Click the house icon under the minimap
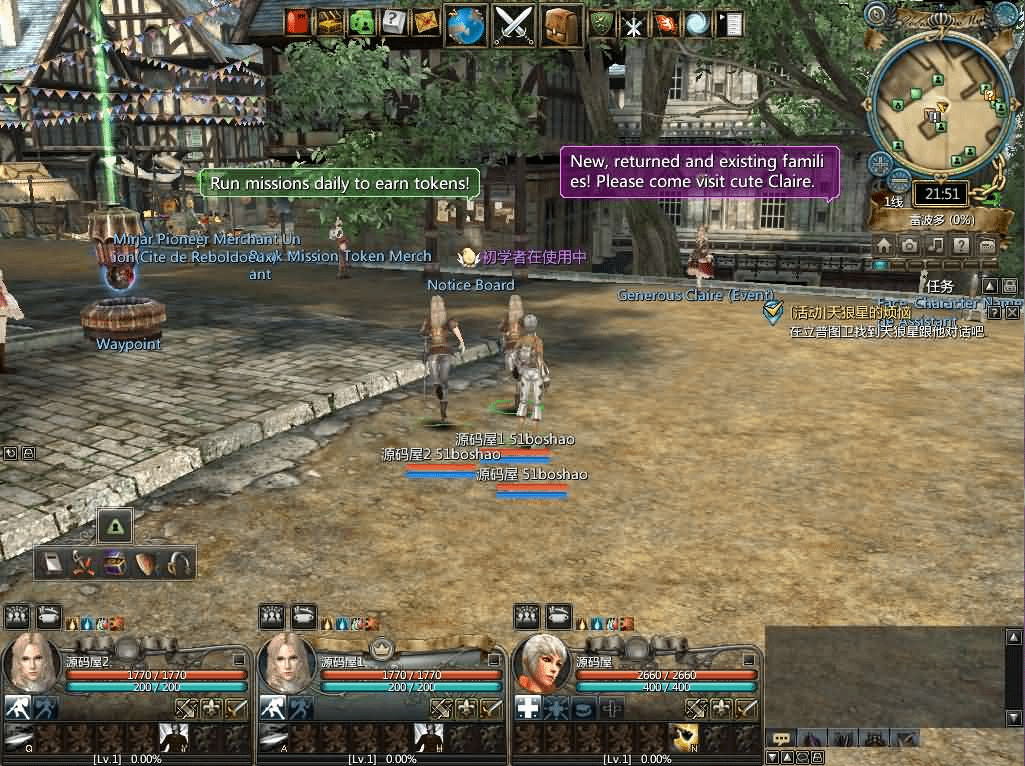 [x=883, y=245]
